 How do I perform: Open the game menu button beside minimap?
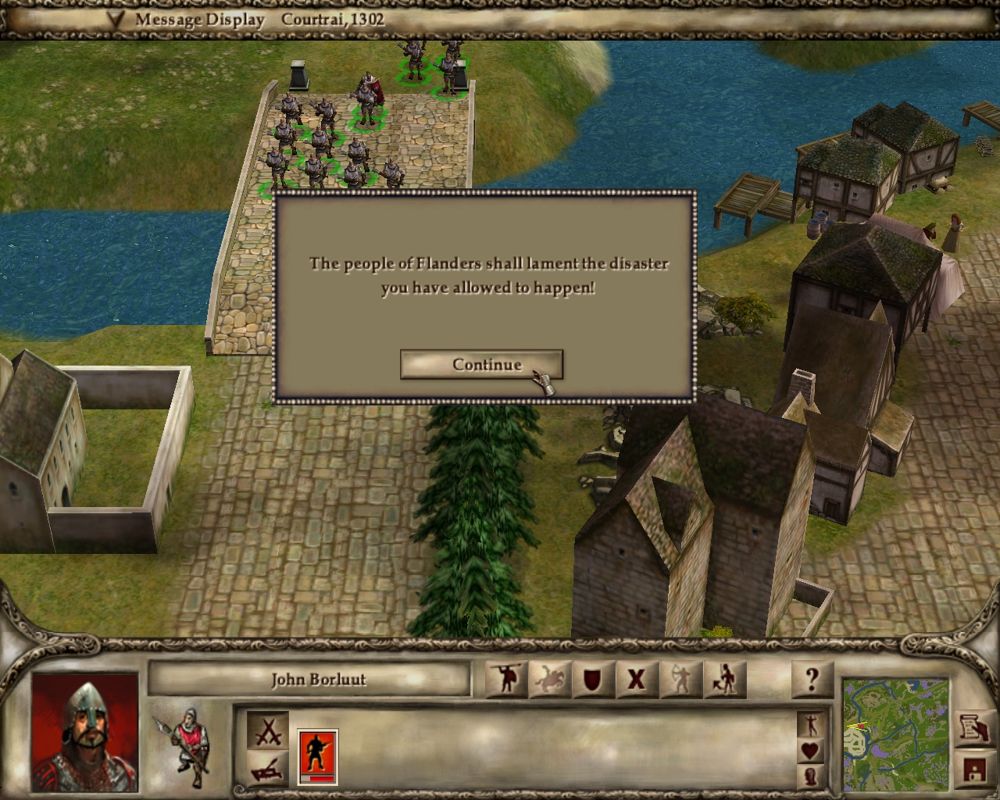(971, 769)
